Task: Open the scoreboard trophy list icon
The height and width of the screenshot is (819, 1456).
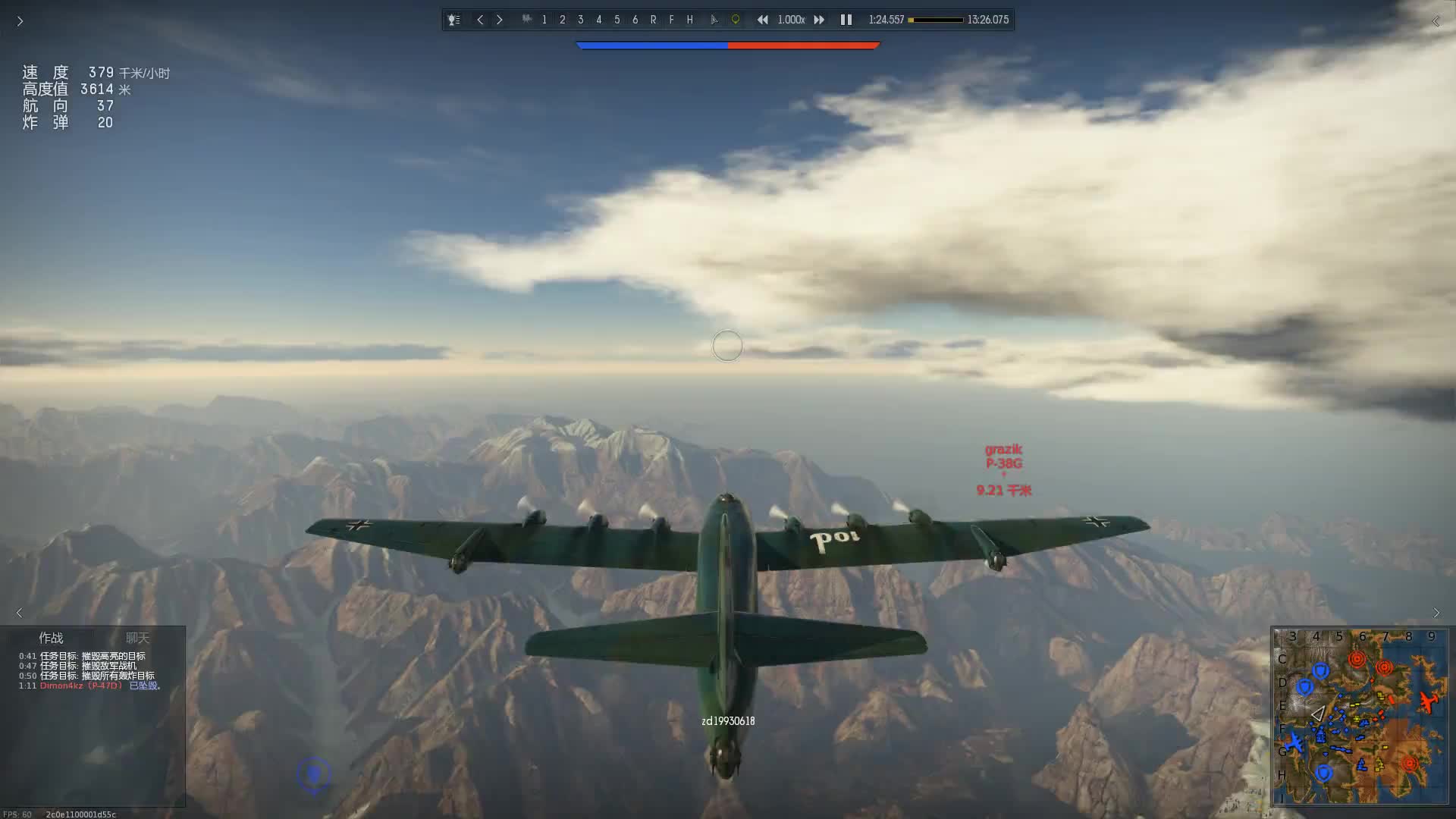Action: [453, 20]
